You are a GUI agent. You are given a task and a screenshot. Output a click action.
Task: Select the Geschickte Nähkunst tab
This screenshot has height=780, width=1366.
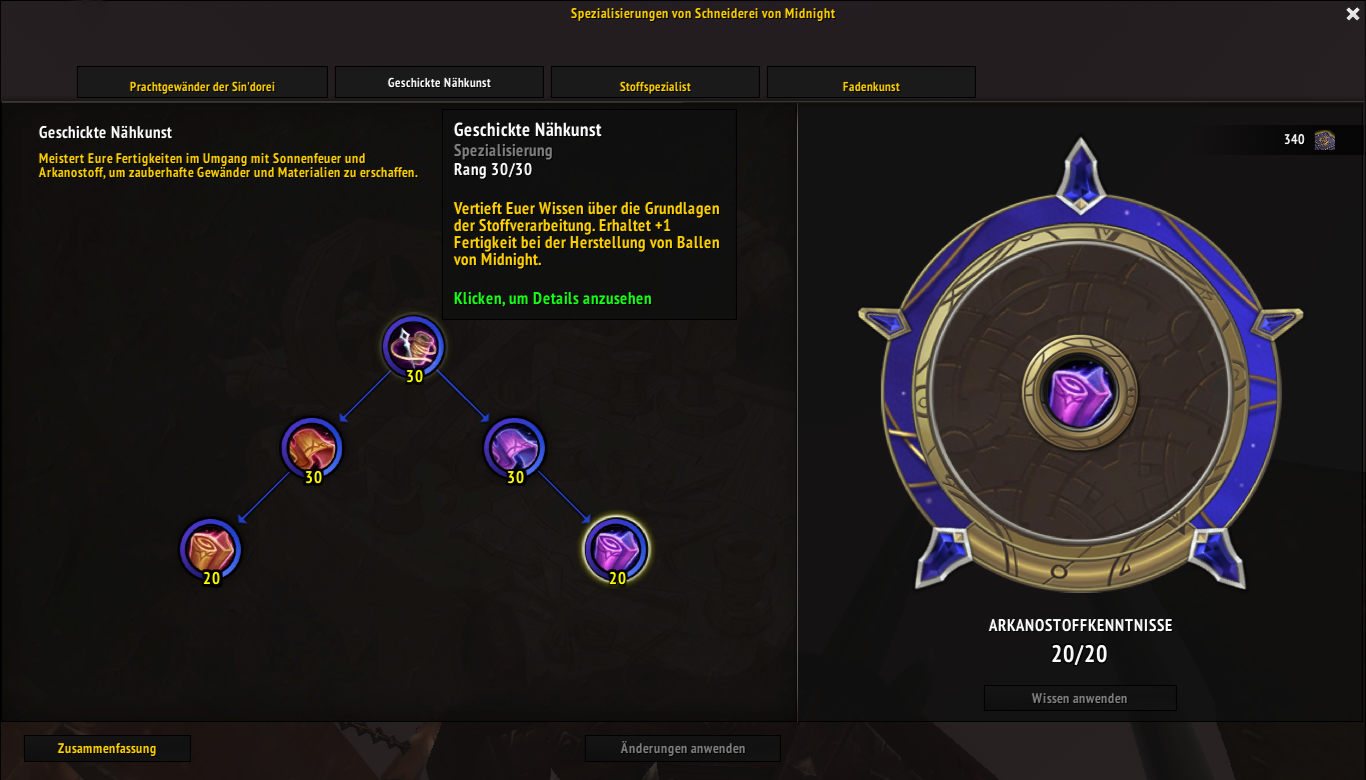(439, 83)
